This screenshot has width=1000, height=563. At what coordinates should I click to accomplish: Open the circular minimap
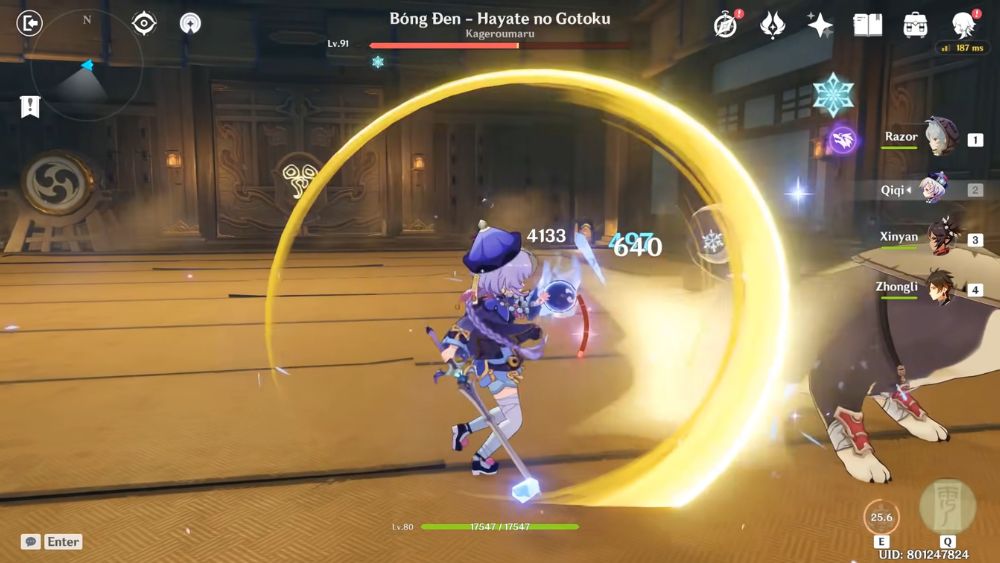pyautogui.click(x=86, y=65)
